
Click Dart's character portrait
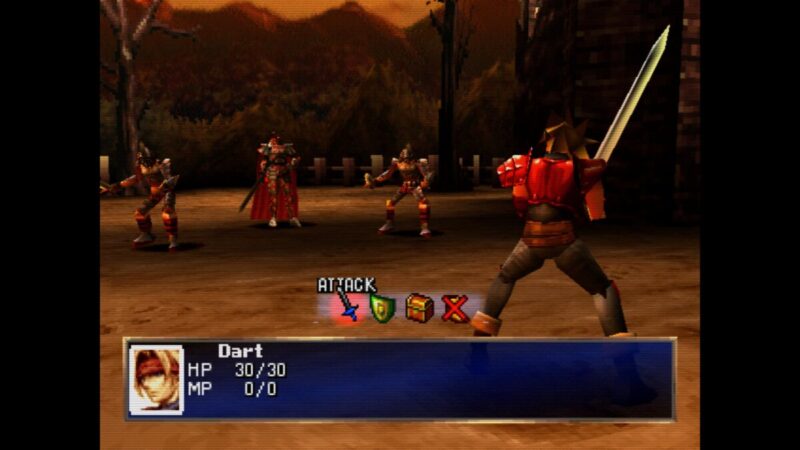click(x=156, y=379)
